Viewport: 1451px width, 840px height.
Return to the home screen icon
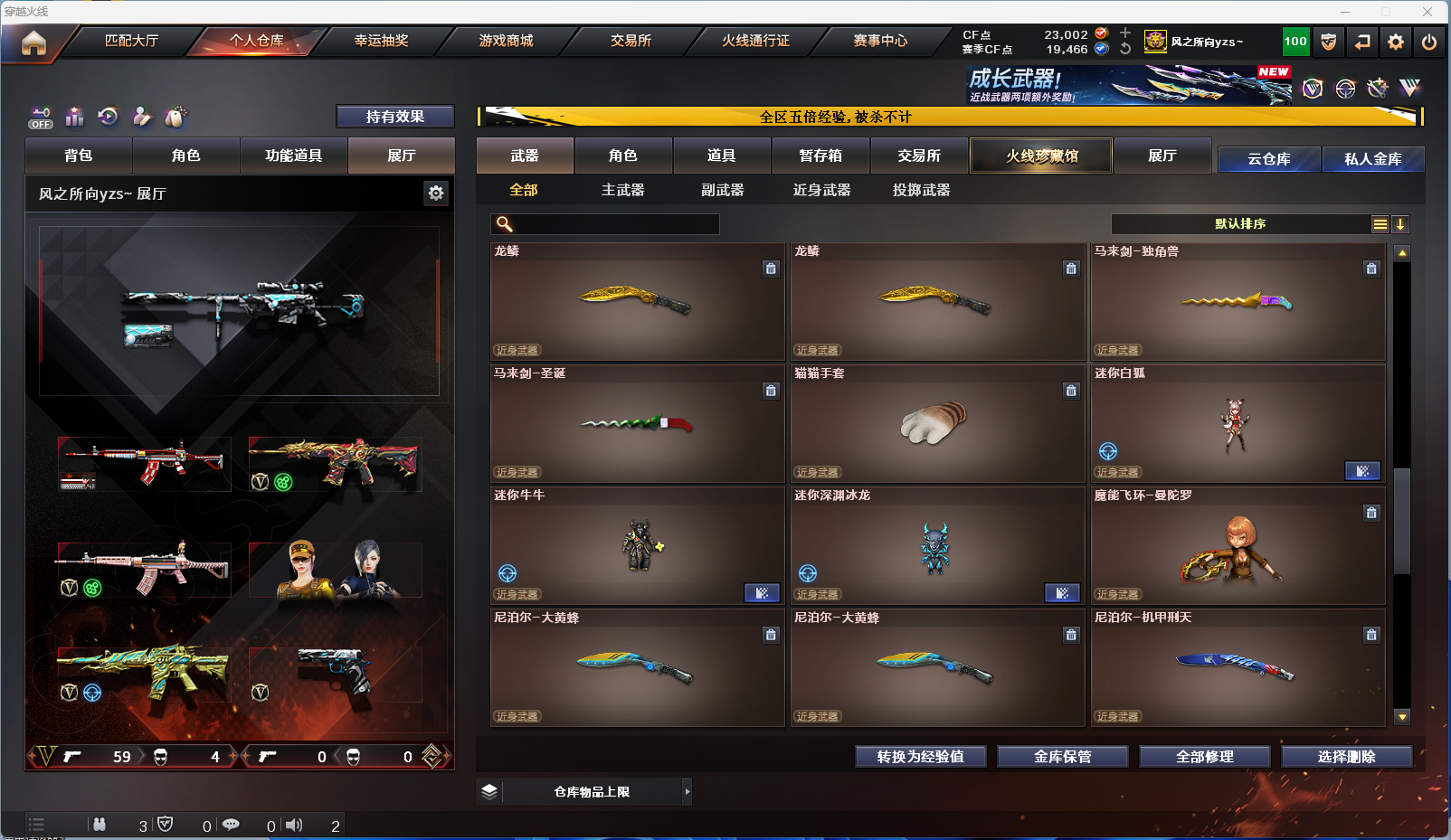click(33, 42)
